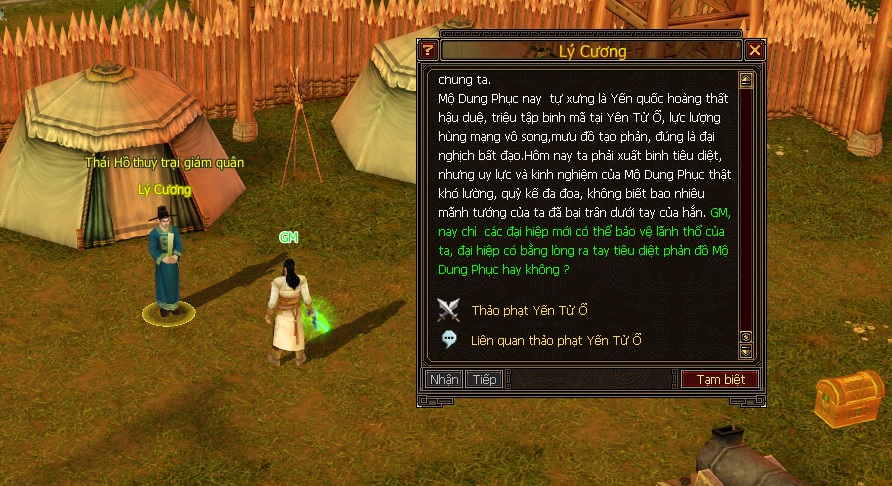Say goodbye with 'Tạm biệt' button

(x=720, y=380)
